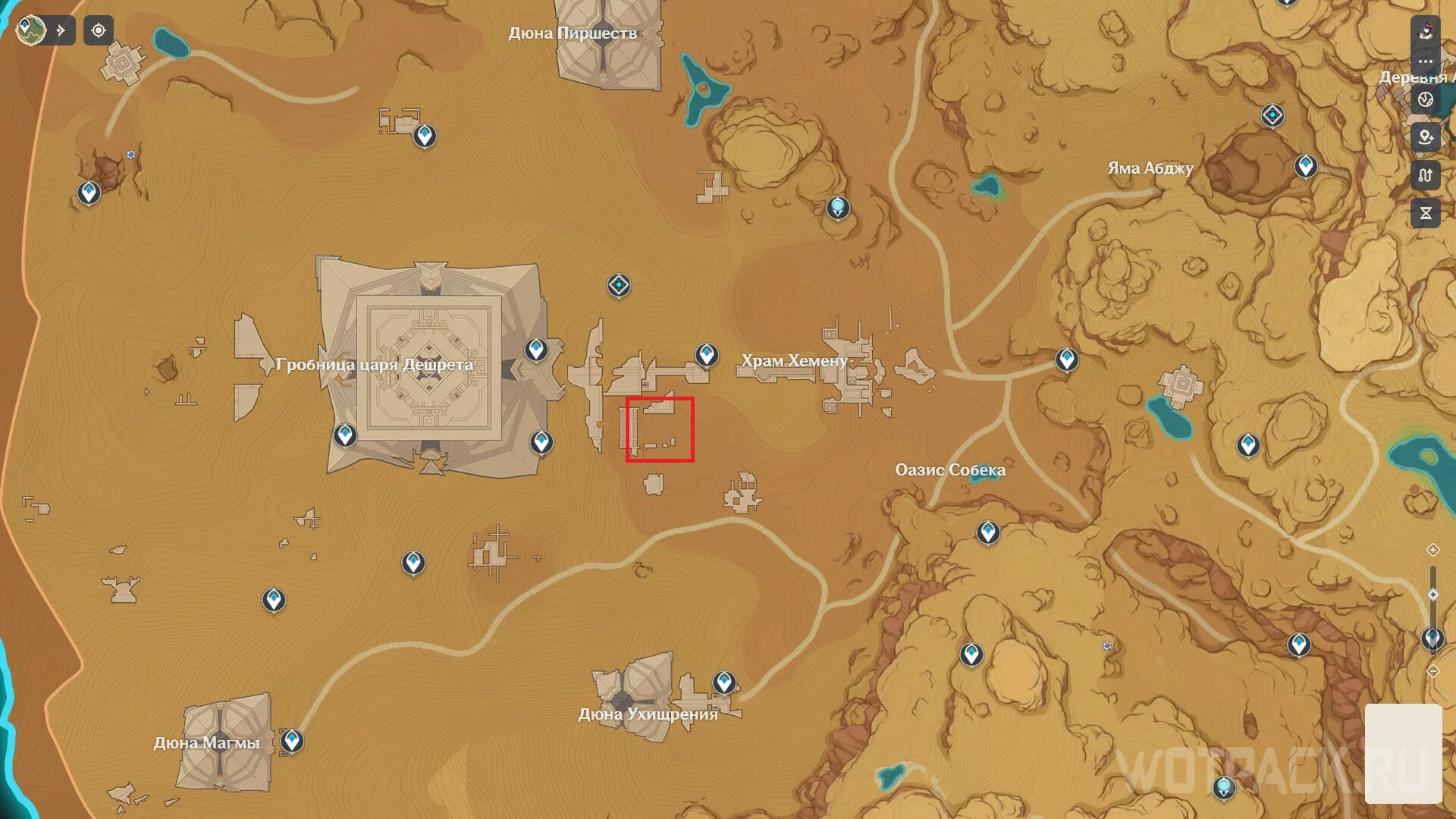Open the region map selector globe

pos(31,30)
